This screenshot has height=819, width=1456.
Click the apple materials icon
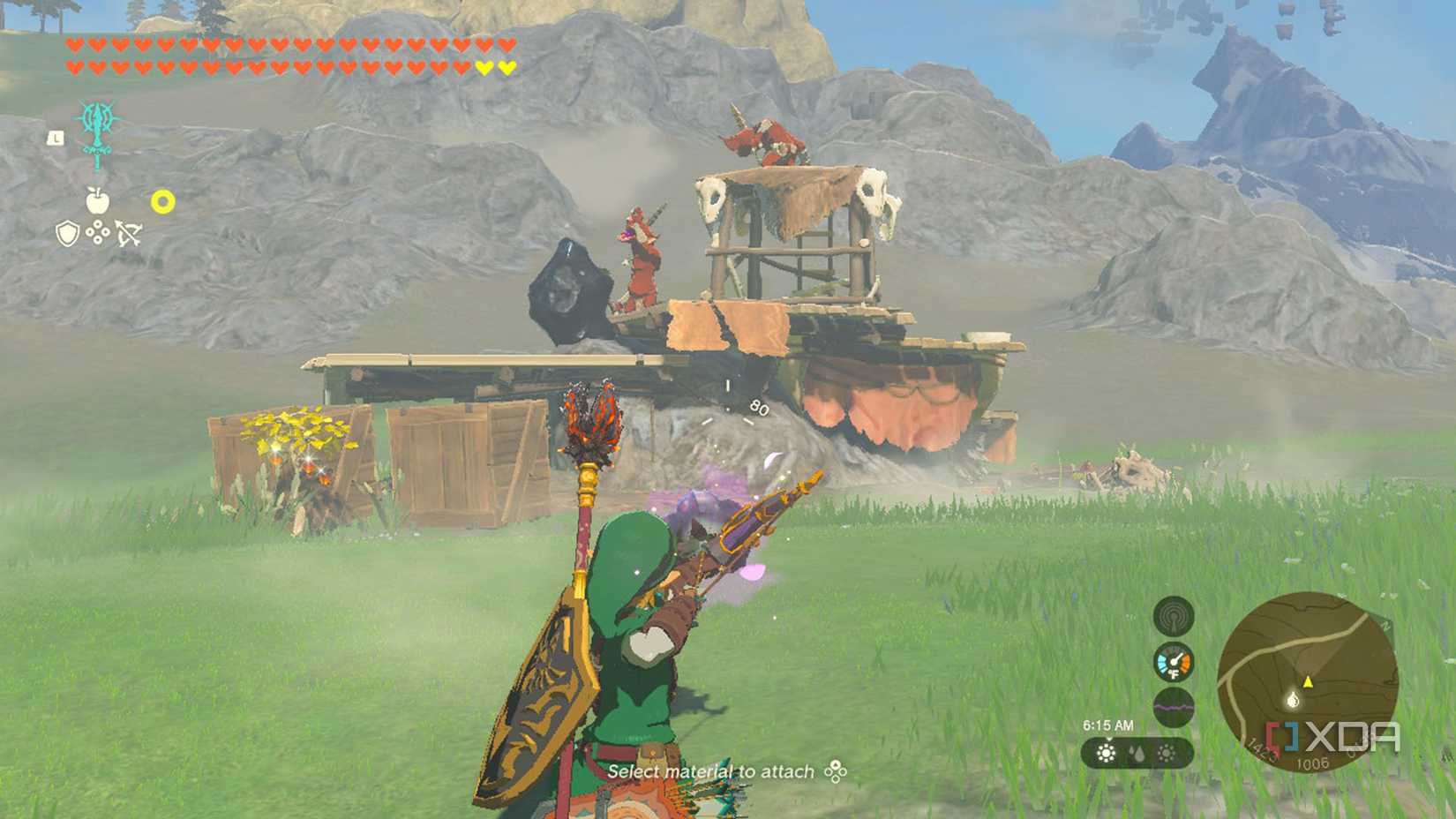click(x=98, y=200)
